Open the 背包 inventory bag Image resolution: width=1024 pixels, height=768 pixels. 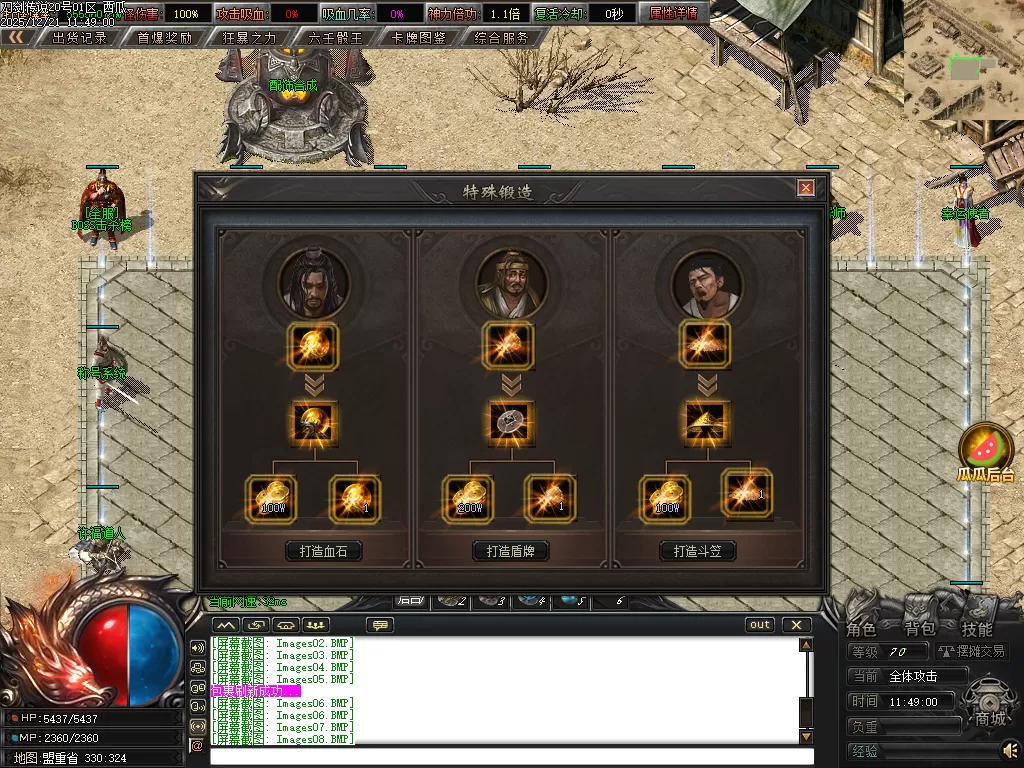[919, 629]
